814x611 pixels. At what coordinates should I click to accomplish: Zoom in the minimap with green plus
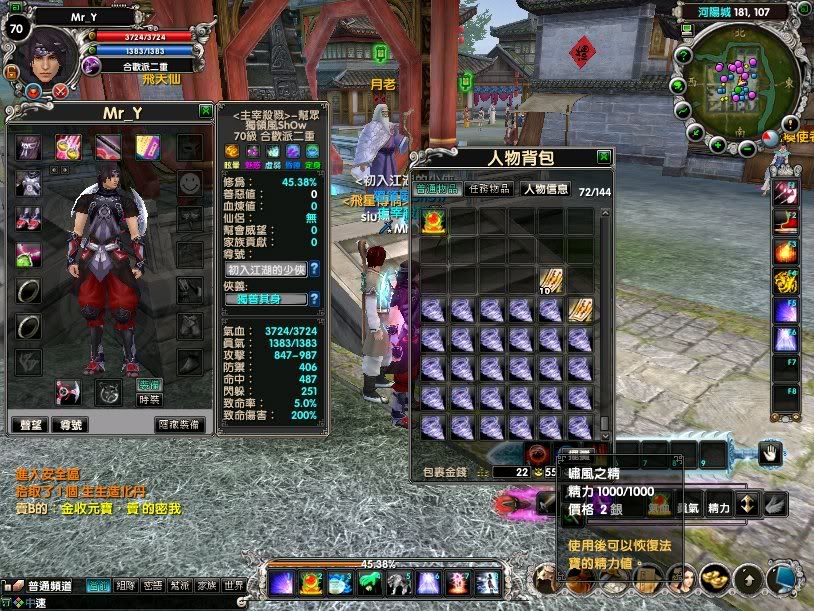[x=717, y=146]
